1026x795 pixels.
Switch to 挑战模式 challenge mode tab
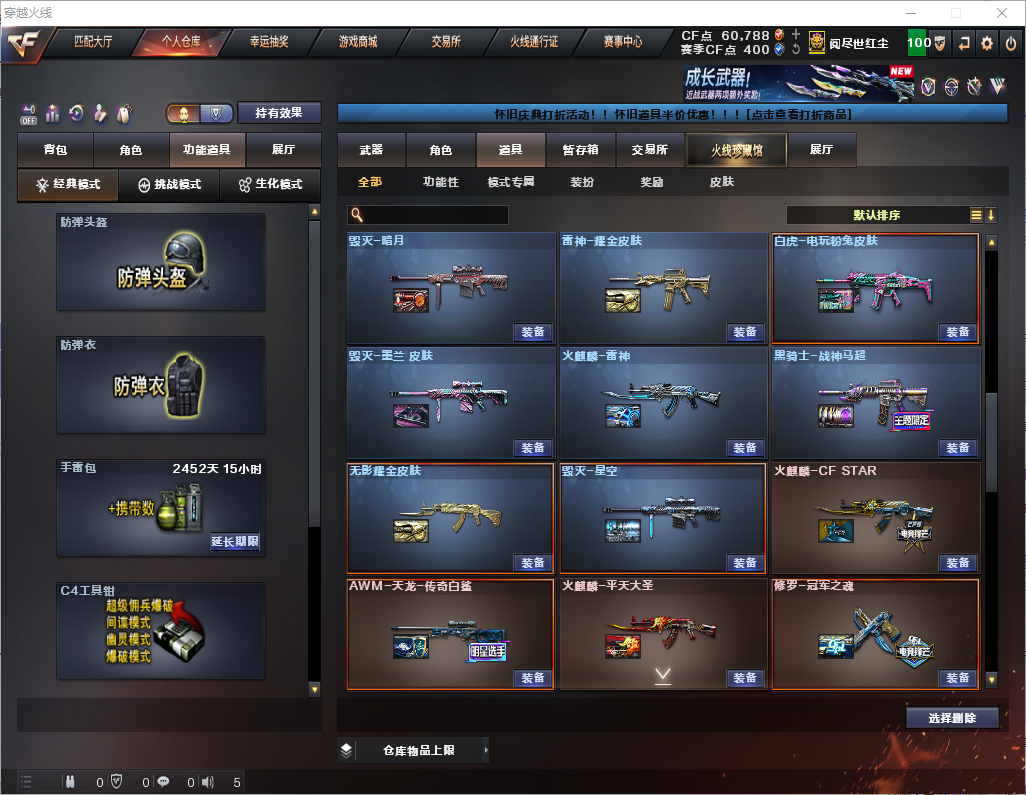(x=169, y=185)
